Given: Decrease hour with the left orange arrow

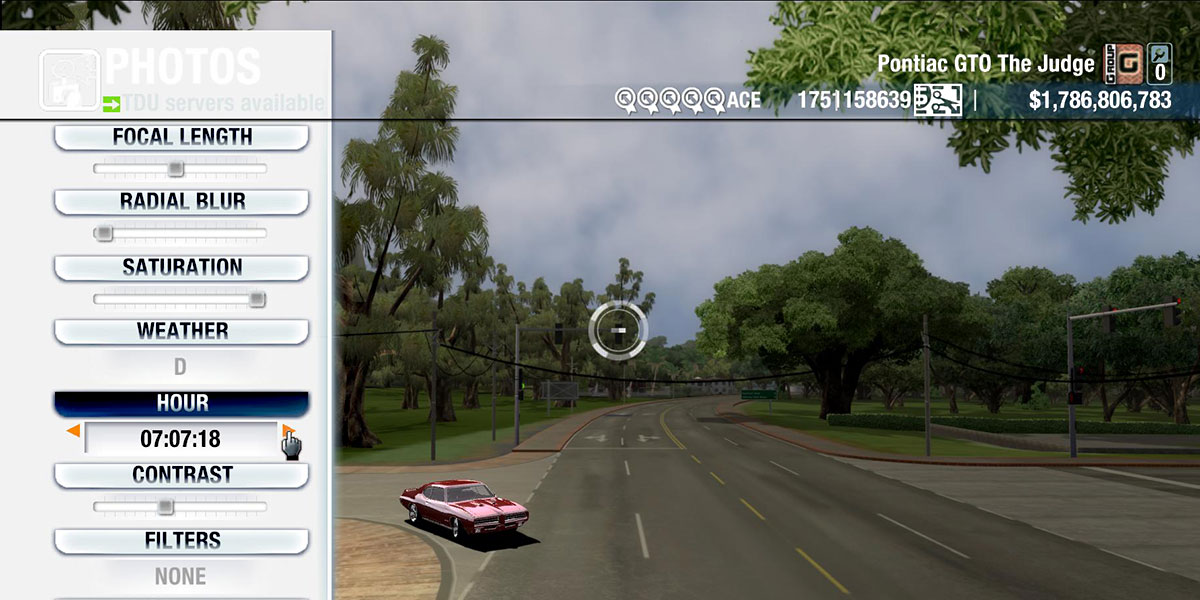Looking at the screenshot, I should [x=73, y=431].
